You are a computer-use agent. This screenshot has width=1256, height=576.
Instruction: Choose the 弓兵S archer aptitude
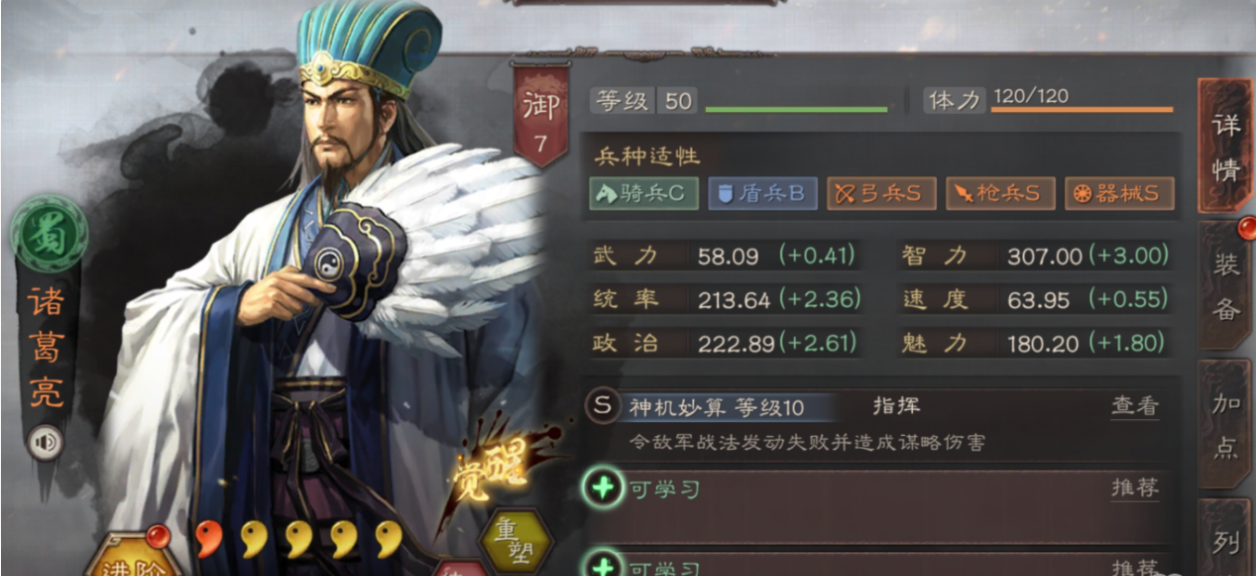click(x=880, y=193)
